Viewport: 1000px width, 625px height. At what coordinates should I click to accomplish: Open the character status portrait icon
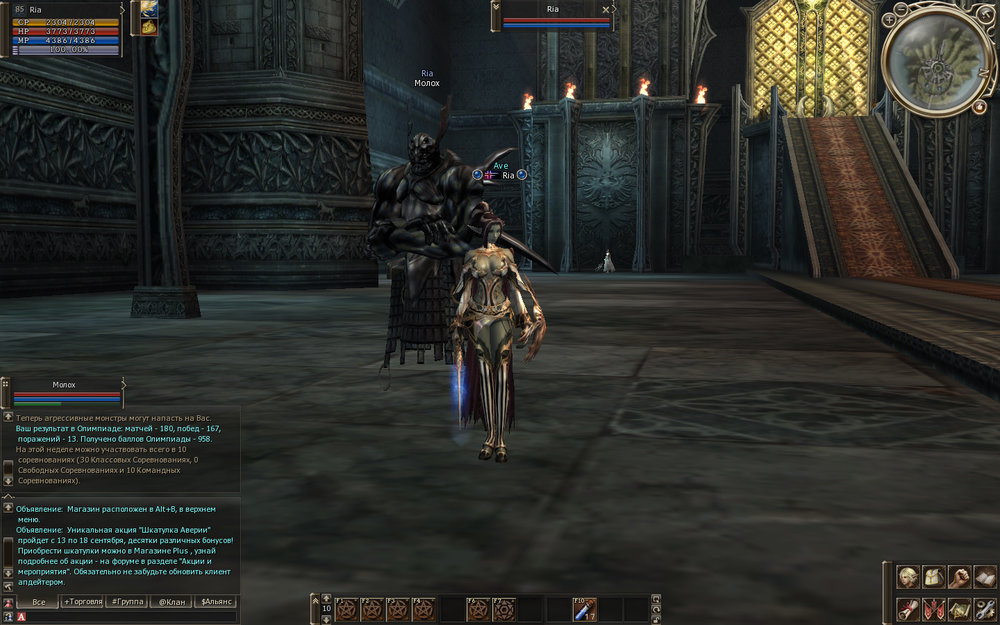(x=908, y=577)
